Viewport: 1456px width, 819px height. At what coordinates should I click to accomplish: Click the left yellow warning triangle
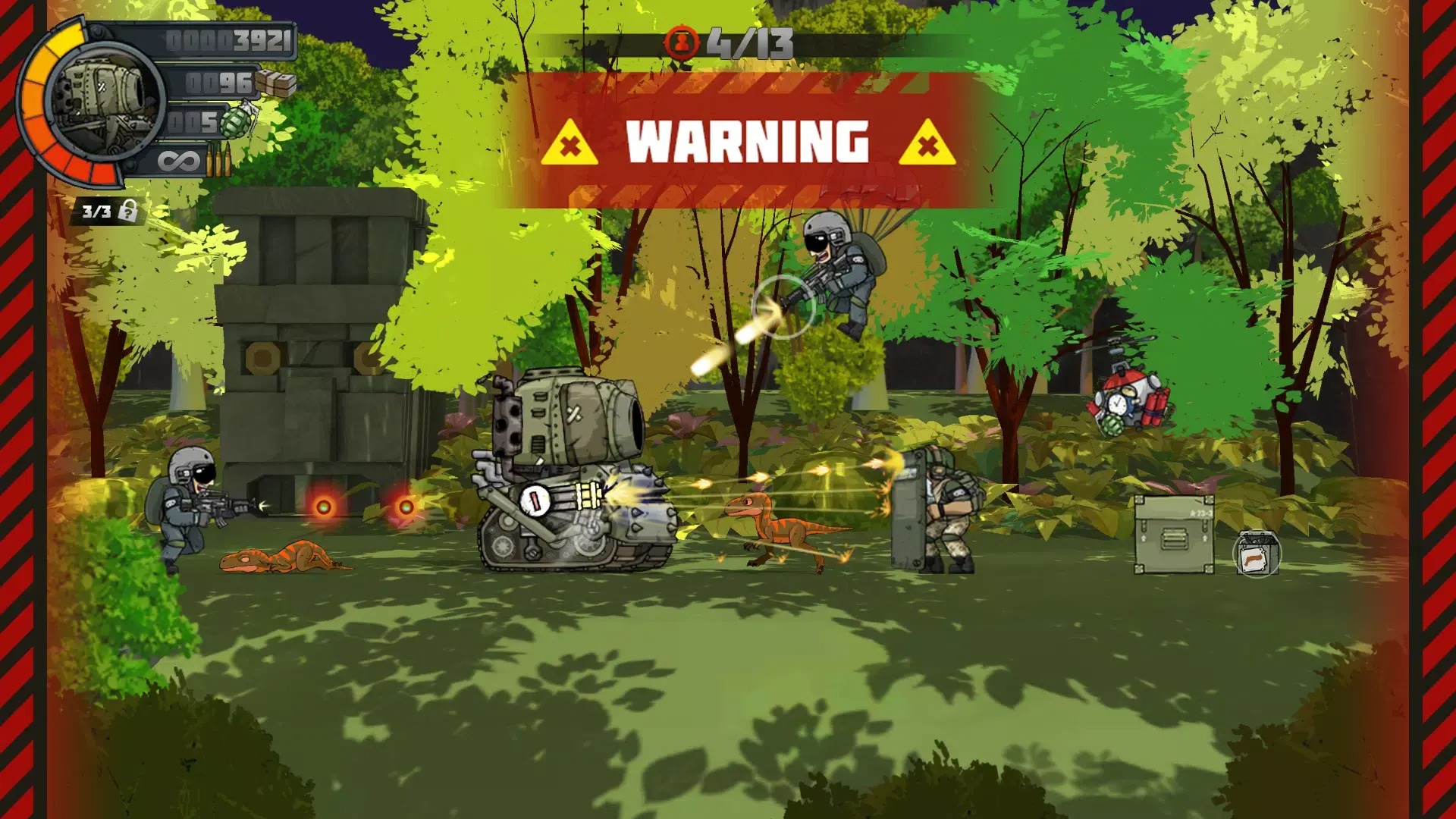pos(570,141)
